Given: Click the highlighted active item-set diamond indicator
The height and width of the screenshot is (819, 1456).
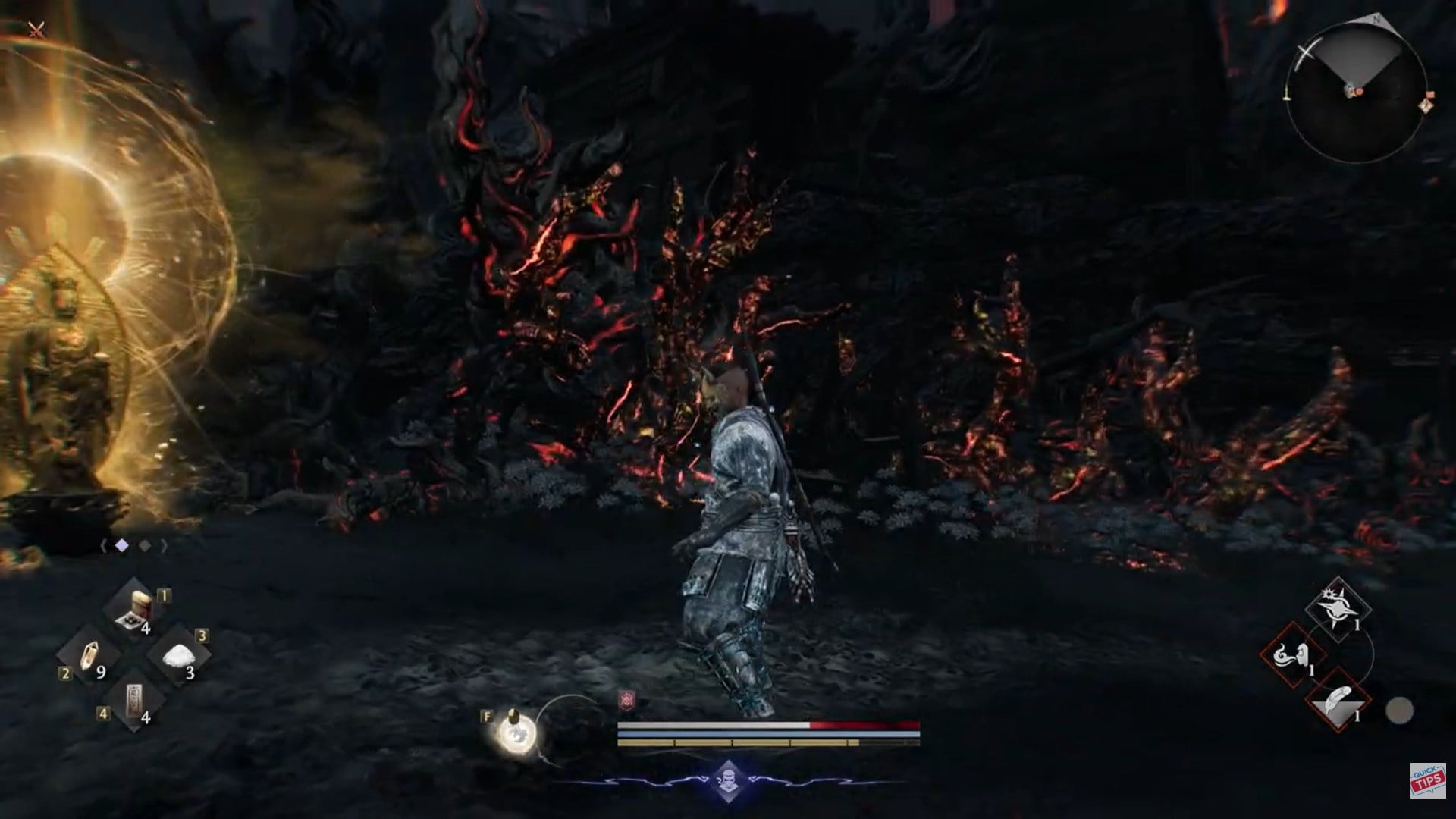Looking at the screenshot, I should (x=122, y=545).
